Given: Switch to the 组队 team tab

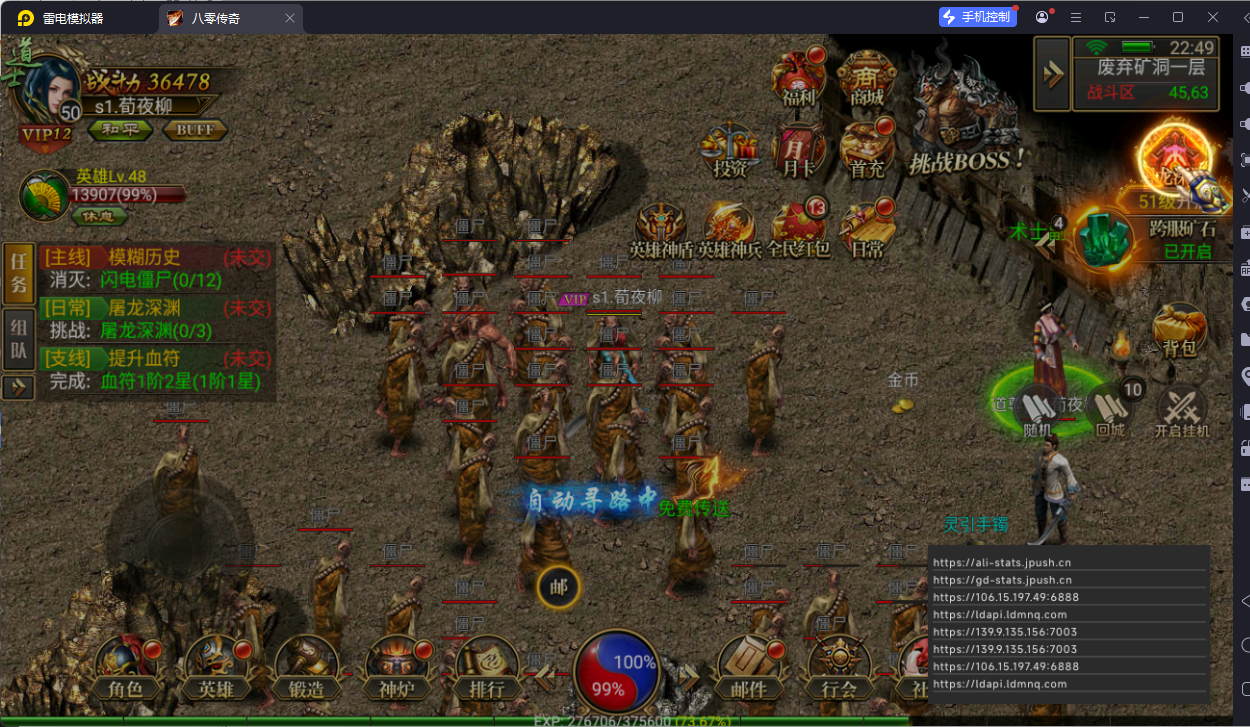Looking at the screenshot, I should coord(19,339).
